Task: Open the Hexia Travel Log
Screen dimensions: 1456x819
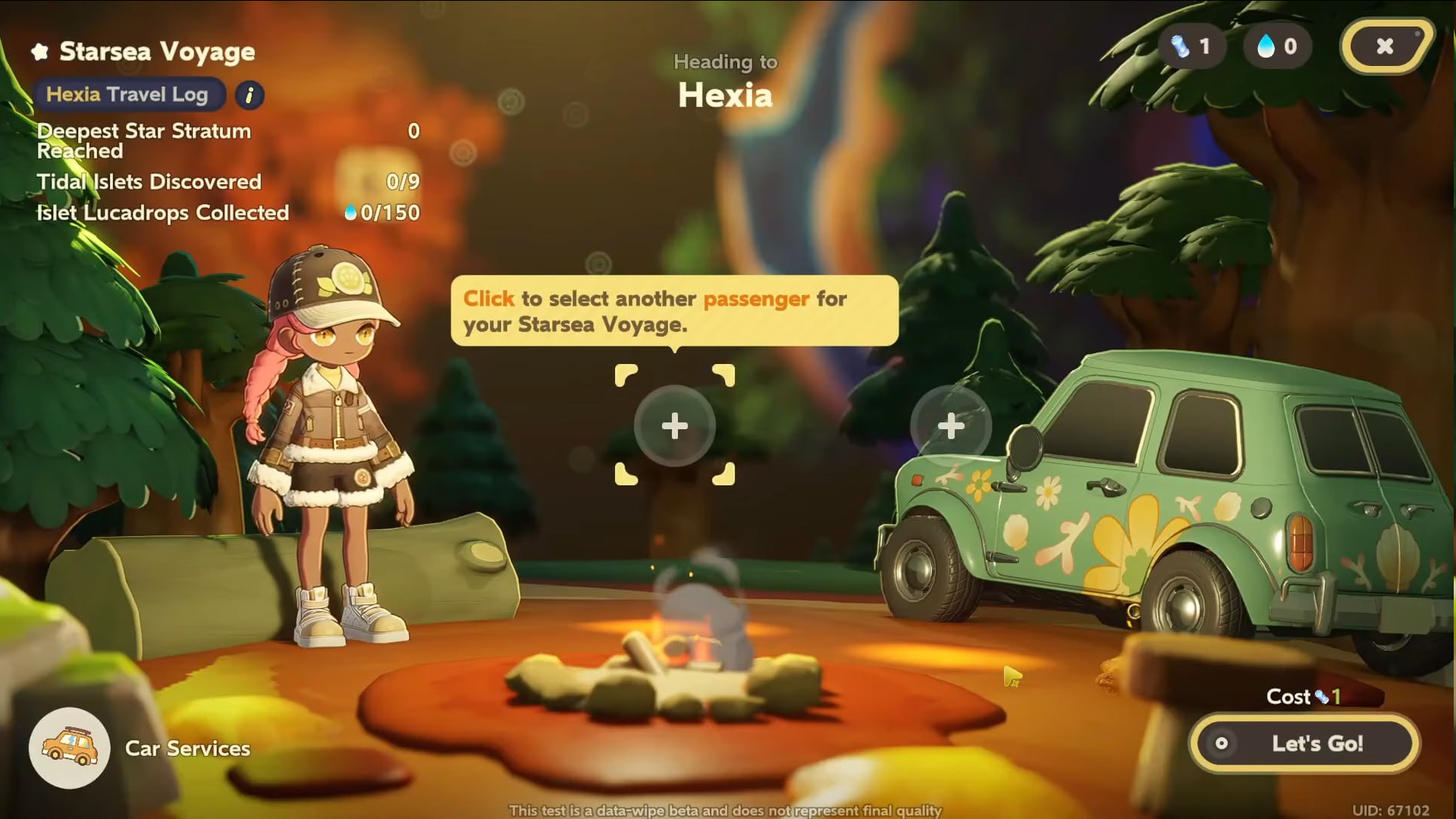Action: pos(127,95)
